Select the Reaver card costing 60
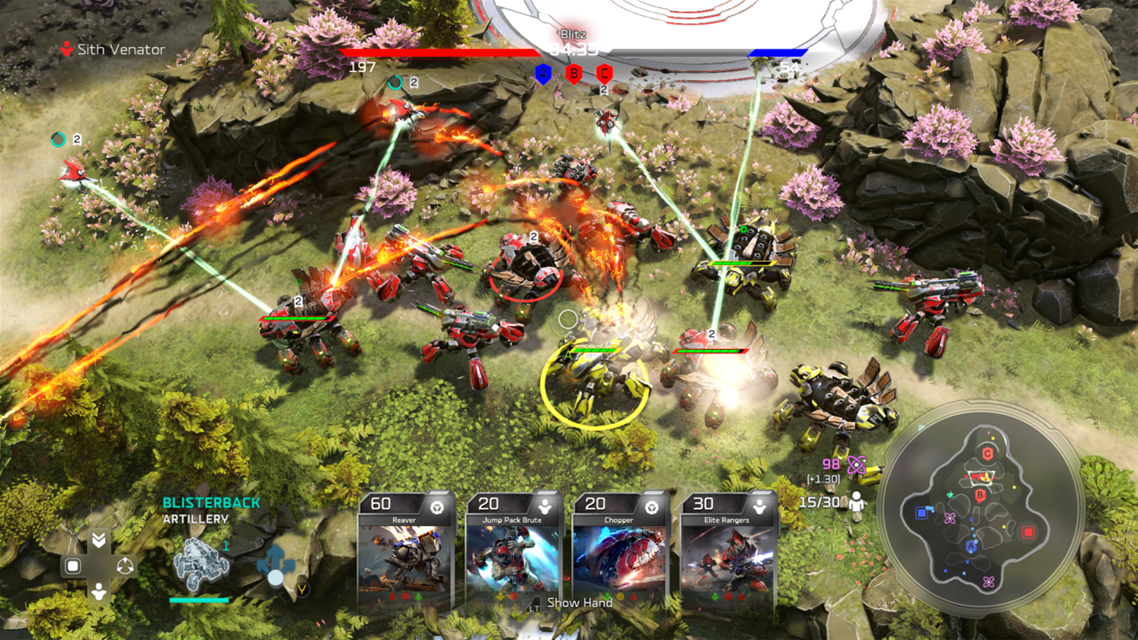Image resolution: width=1138 pixels, height=640 pixels. (404, 550)
